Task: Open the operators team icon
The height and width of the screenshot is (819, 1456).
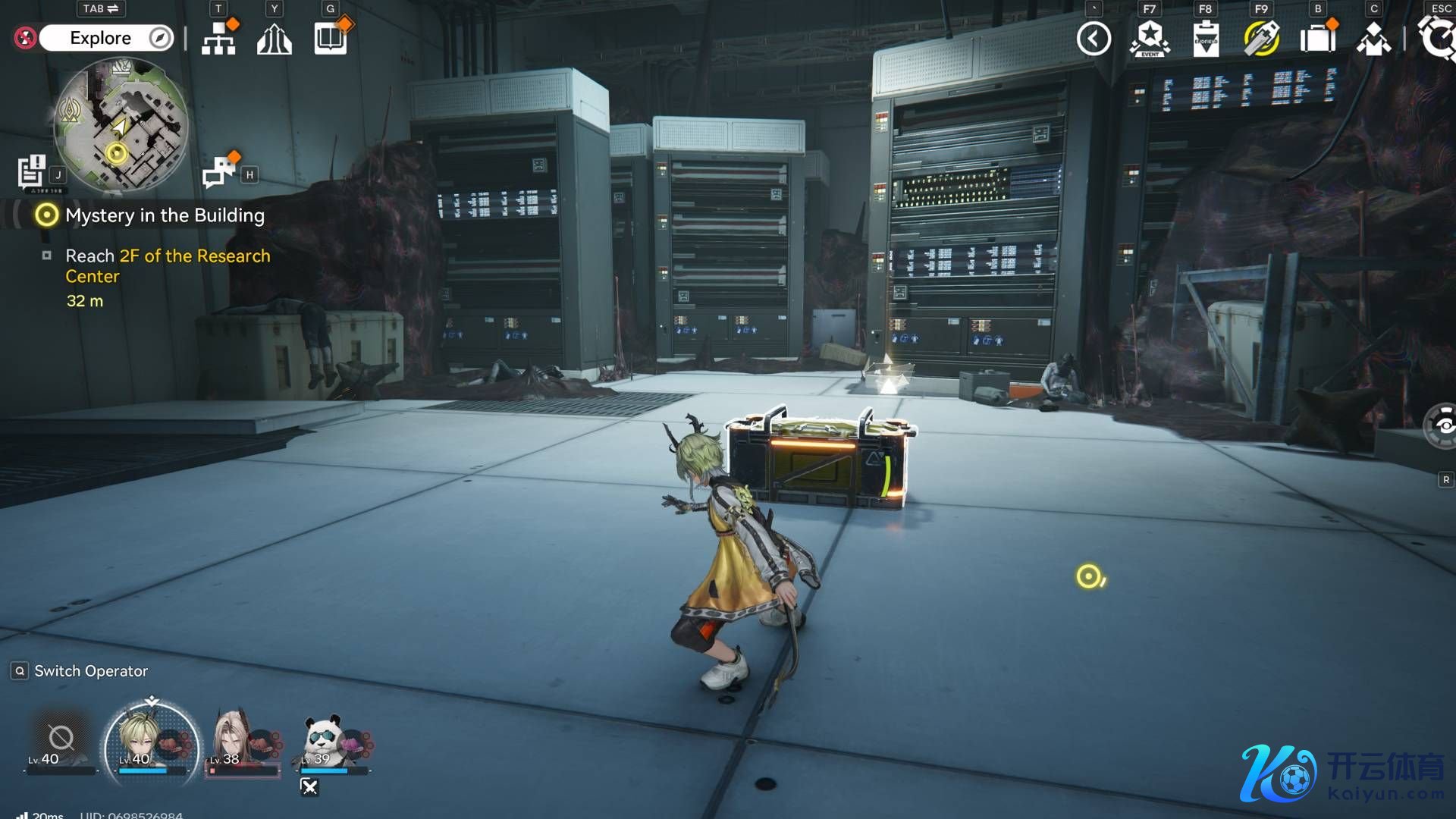Action: point(1373,39)
